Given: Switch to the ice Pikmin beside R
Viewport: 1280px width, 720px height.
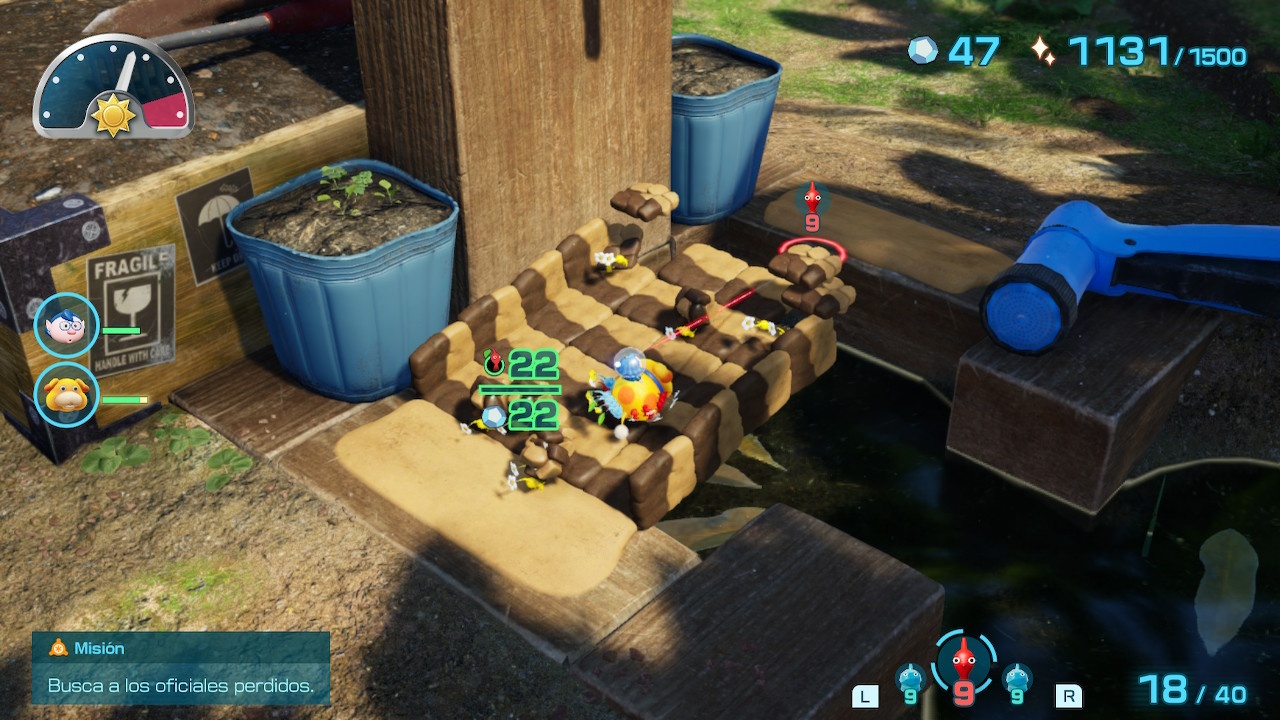Looking at the screenshot, I should tap(1017, 681).
